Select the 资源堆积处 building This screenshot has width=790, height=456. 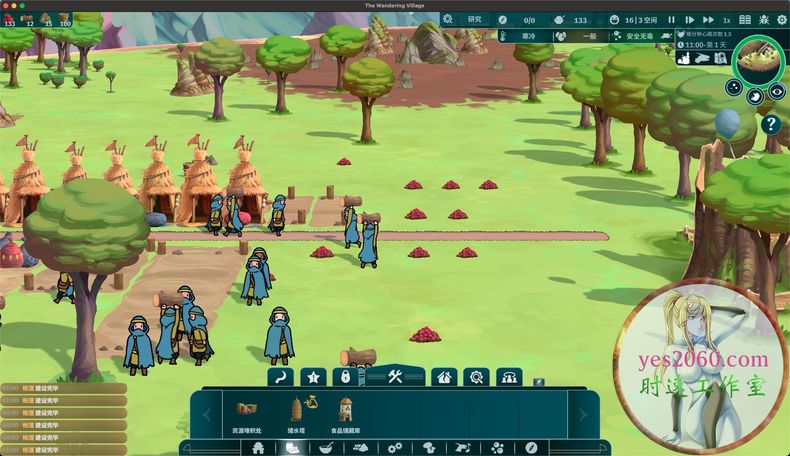(x=247, y=413)
